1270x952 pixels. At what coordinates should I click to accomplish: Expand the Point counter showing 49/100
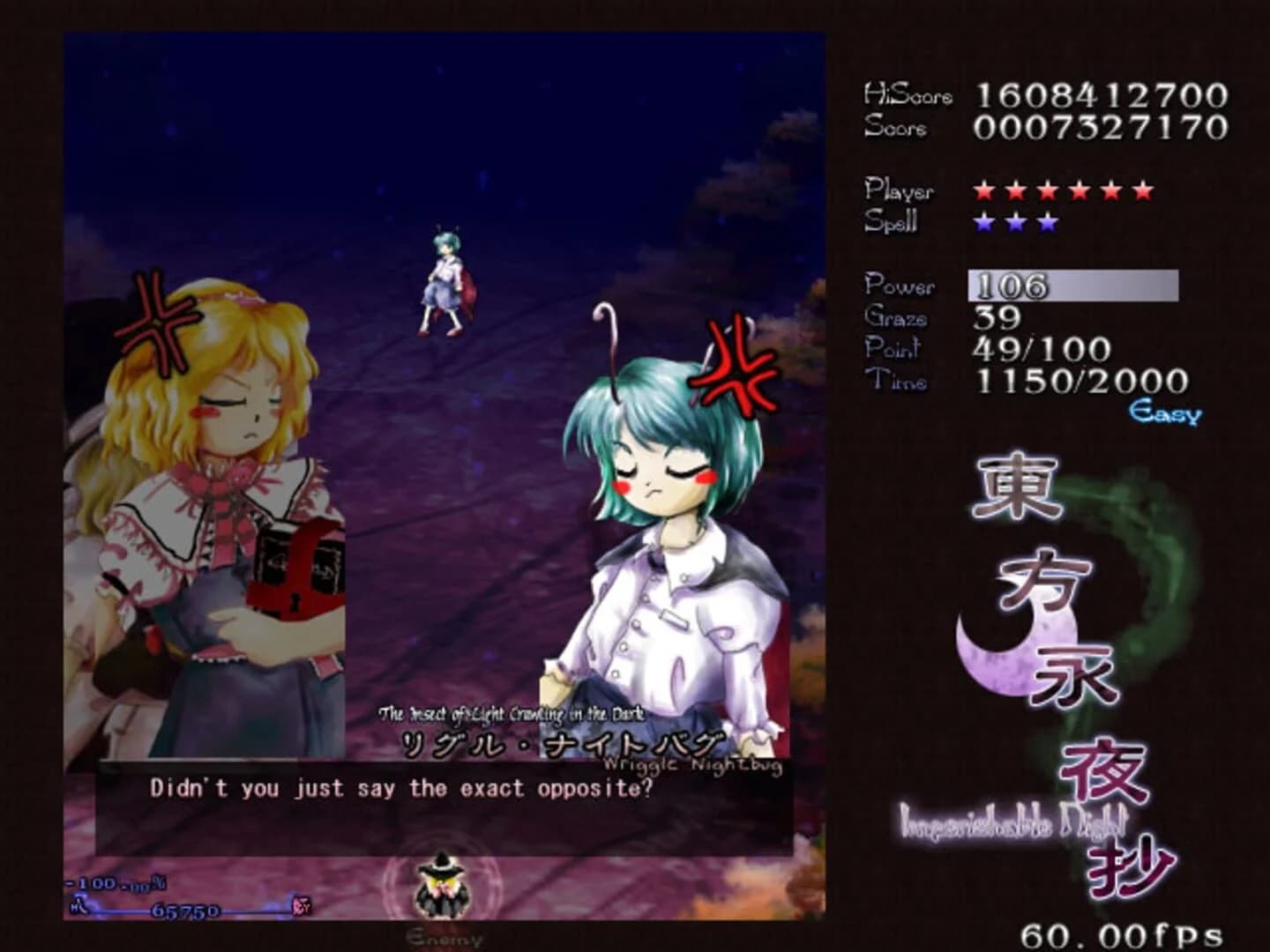[1039, 349]
